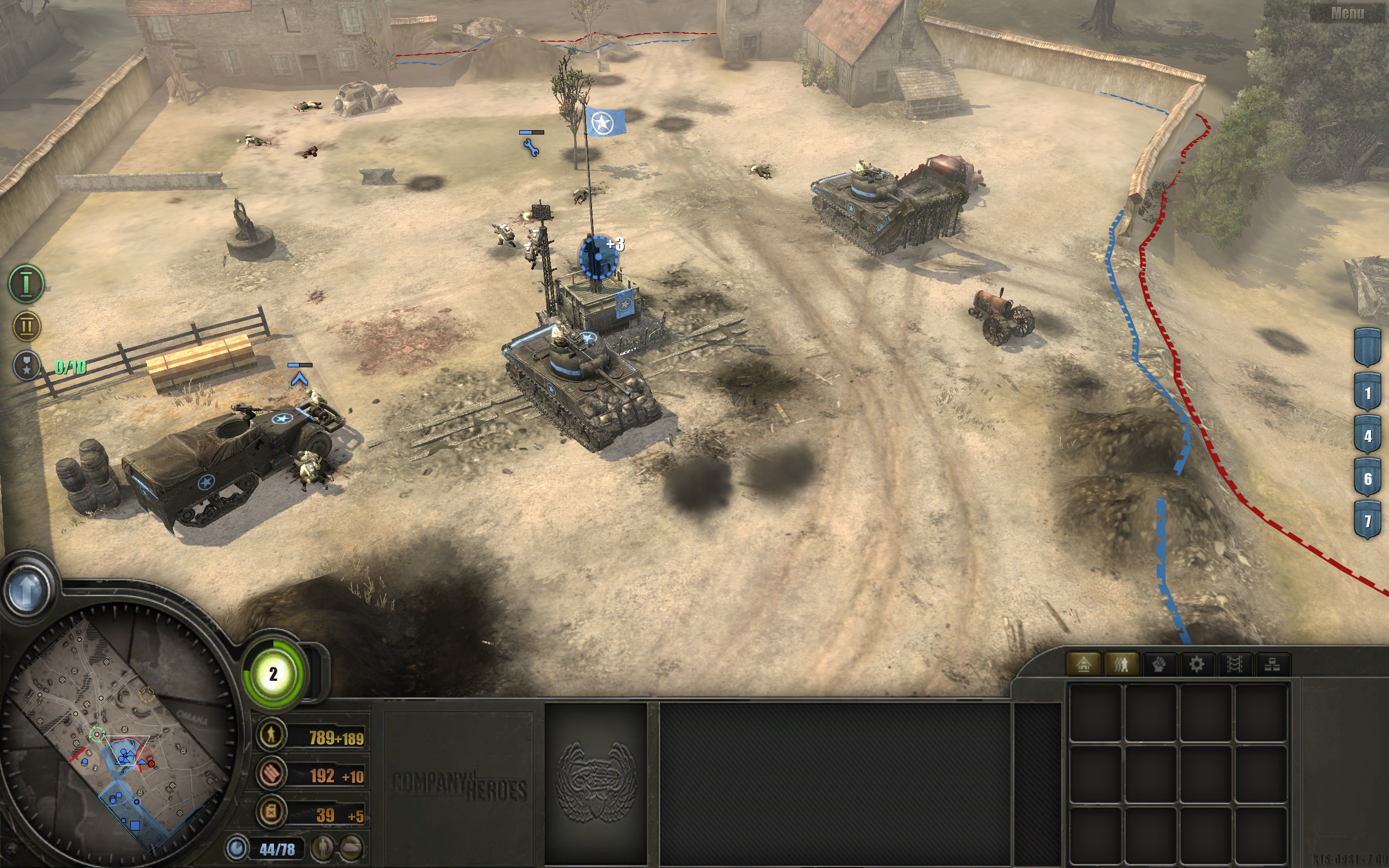Viewport: 1389px width, 868px height.
Task: Select the unnumbered blue shield badge
Action: click(1367, 347)
